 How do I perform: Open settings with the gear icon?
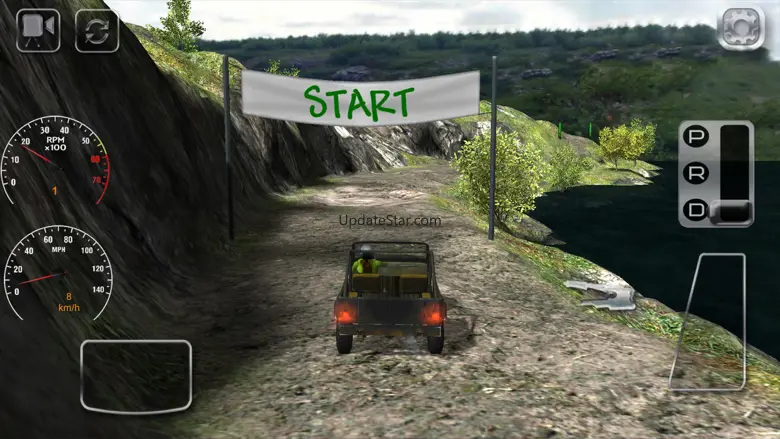(x=741, y=28)
